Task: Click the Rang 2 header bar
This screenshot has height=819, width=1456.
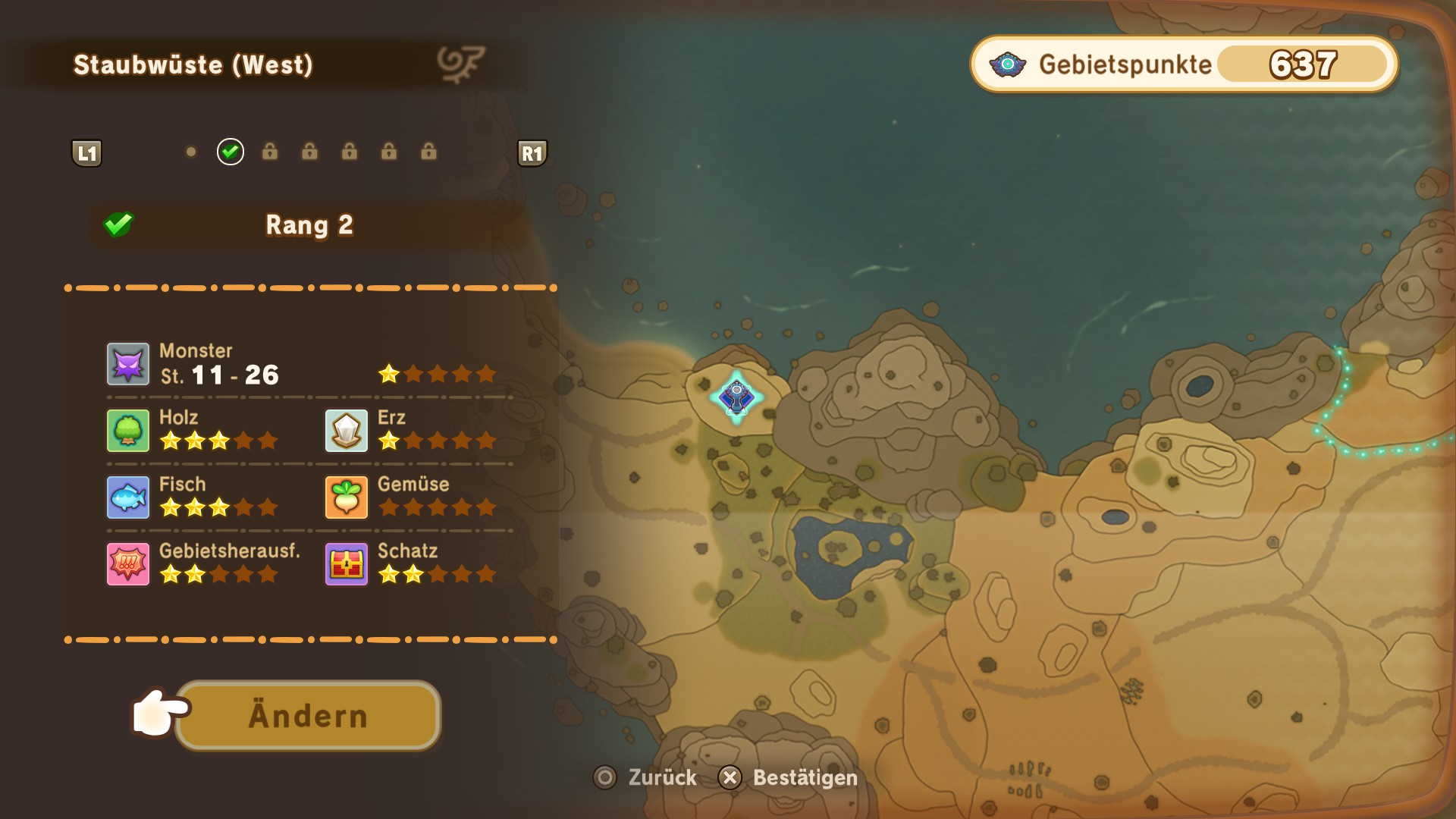Action: coord(309,225)
